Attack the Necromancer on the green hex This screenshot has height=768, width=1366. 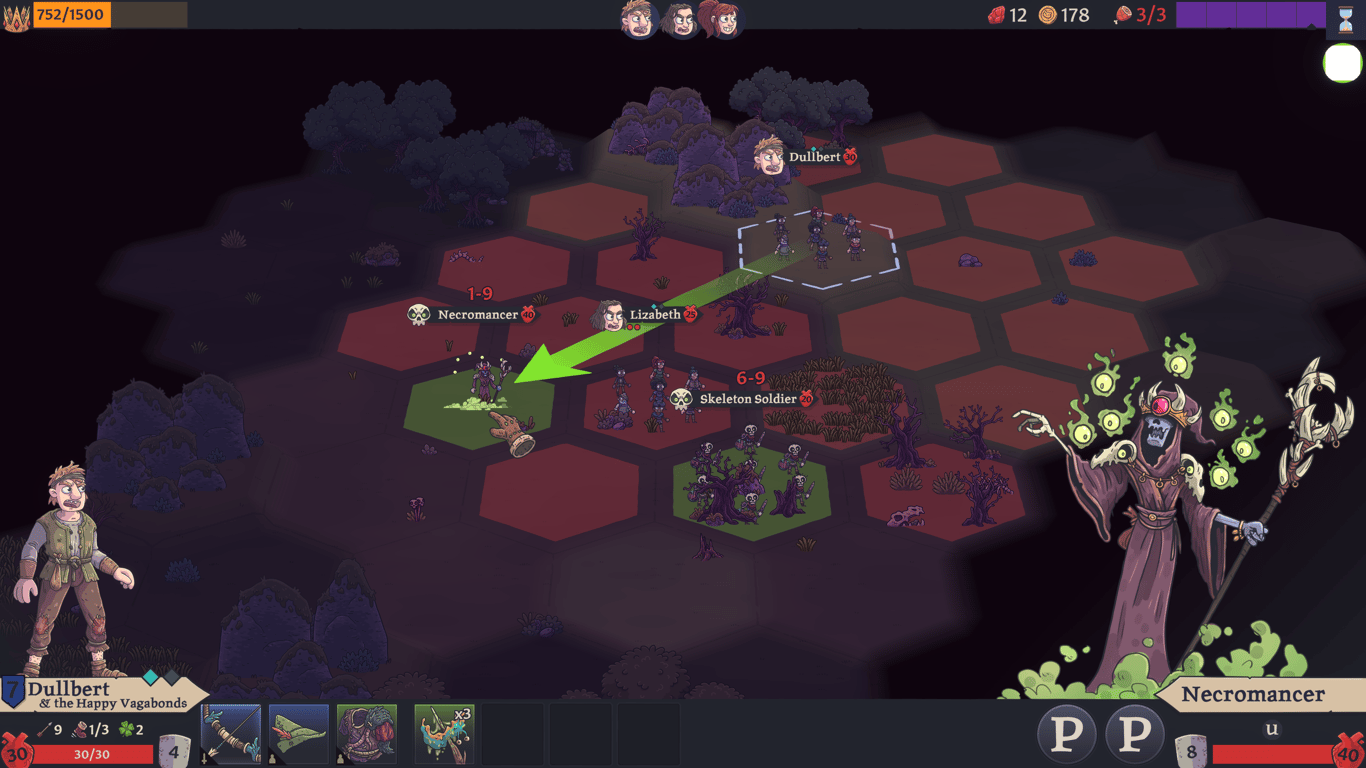(x=484, y=385)
